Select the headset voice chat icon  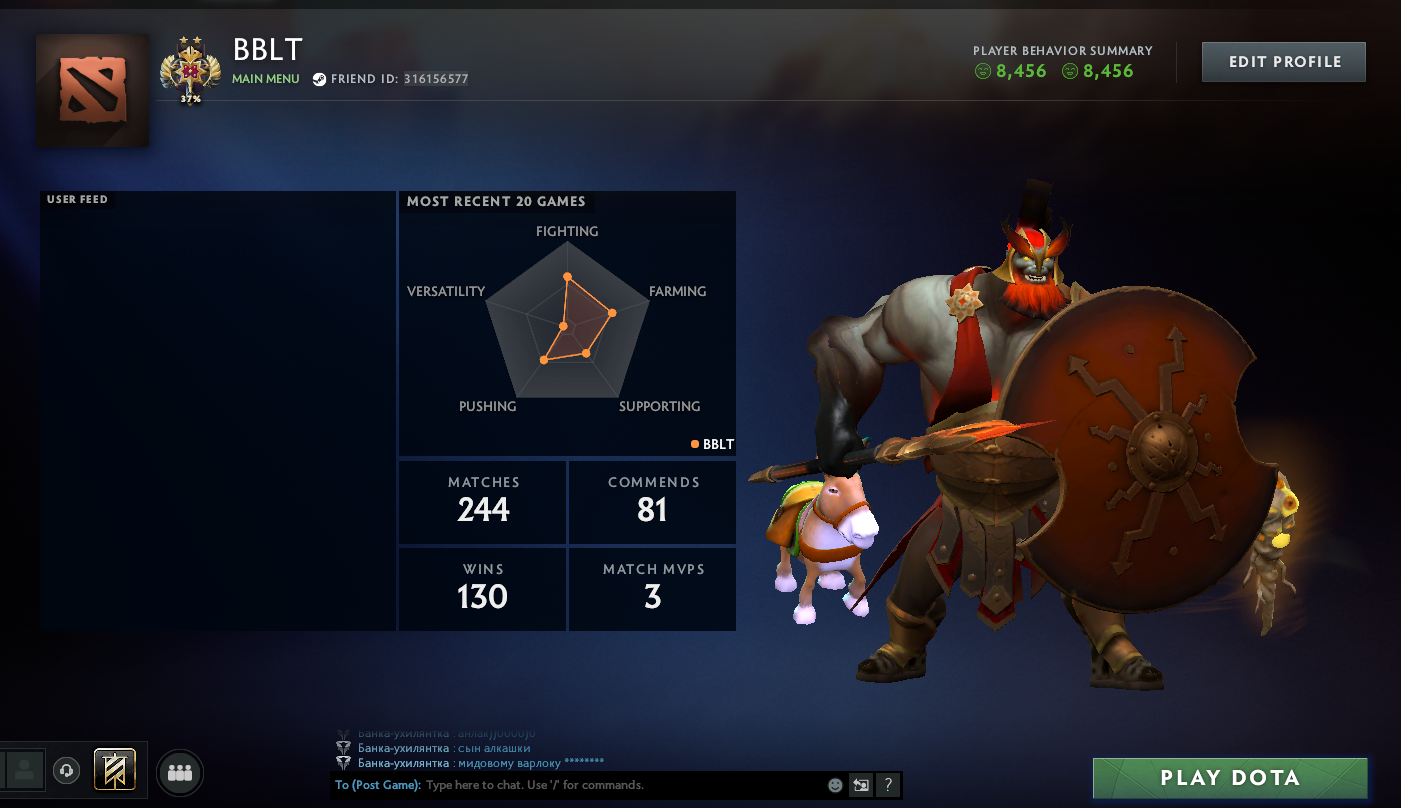pos(66,770)
